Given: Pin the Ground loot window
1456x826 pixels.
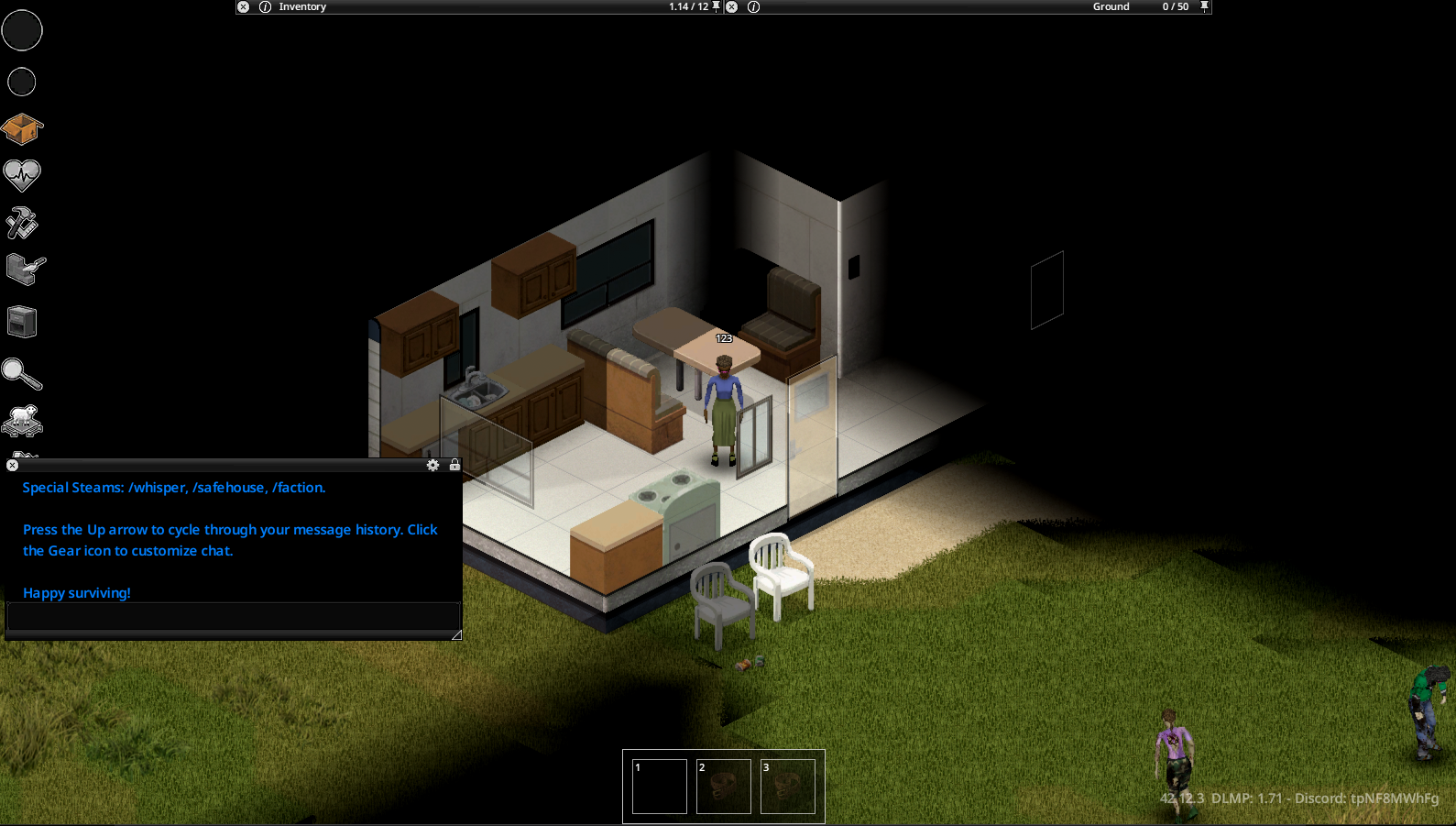Looking at the screenshot, I should [1205, 6].
